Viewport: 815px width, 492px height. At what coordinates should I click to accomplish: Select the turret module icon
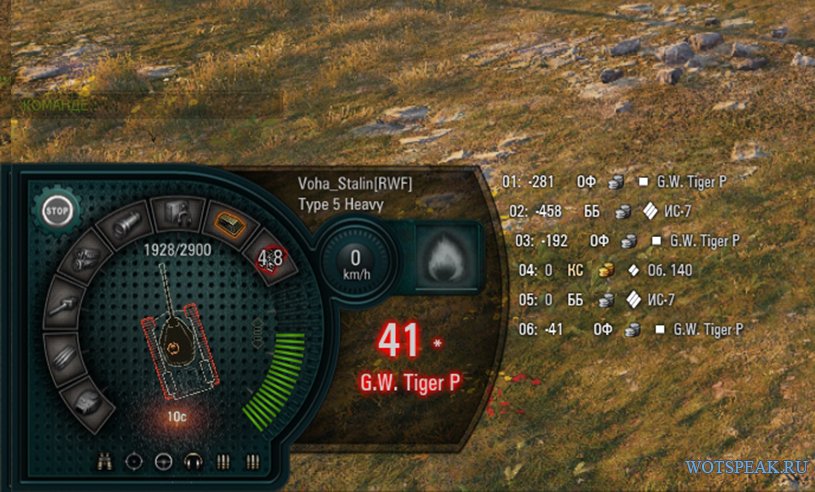[x=87, y=401]
